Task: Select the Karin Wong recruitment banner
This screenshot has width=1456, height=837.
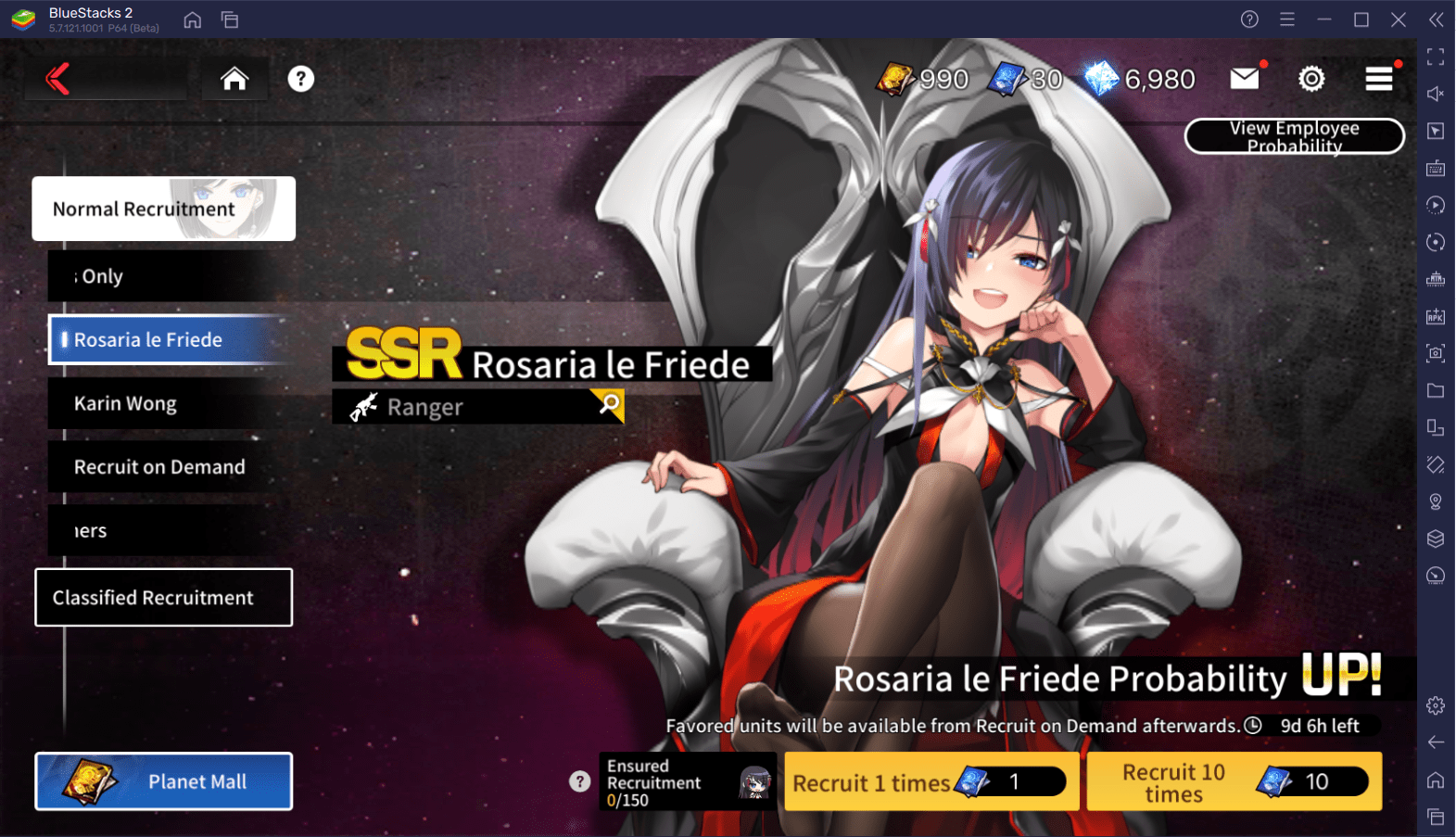Action: [163, 403]
